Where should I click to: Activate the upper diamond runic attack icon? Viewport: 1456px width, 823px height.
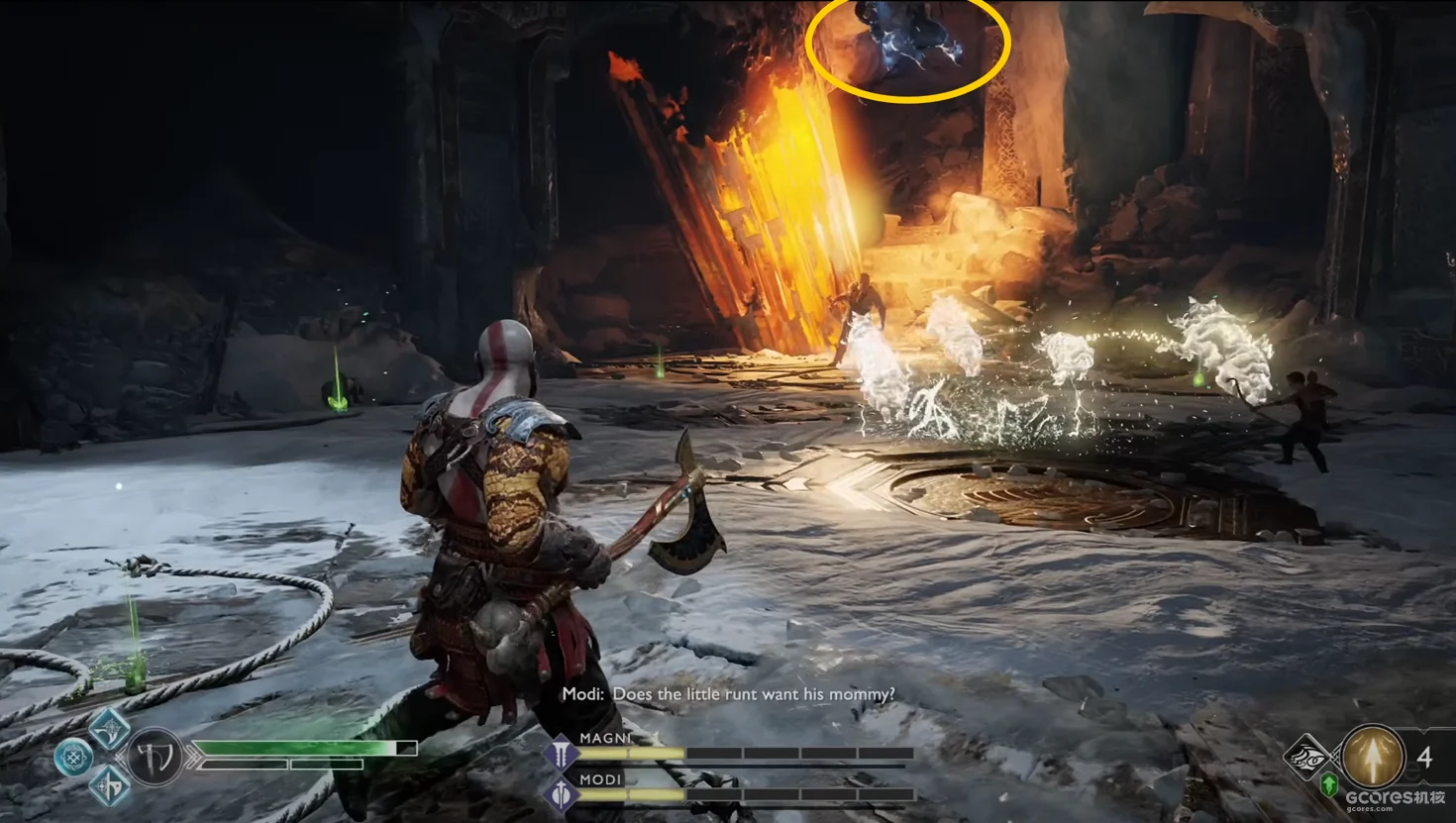[x=109, y=730]
